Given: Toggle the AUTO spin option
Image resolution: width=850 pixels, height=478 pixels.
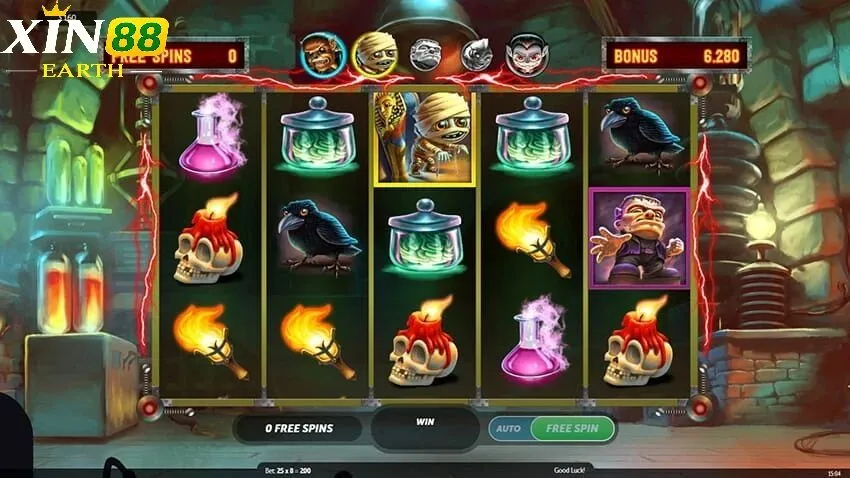Looking at the screenshot, I should tap(508, 428).
